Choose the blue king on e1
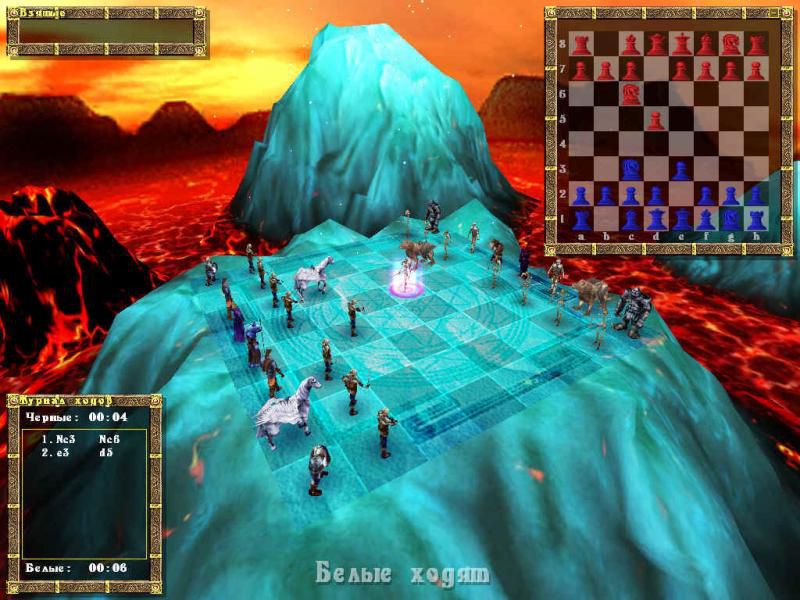Image resolution: width=800 pixels, height=600 pixels. pyautogui.click(x=681, y=219)
